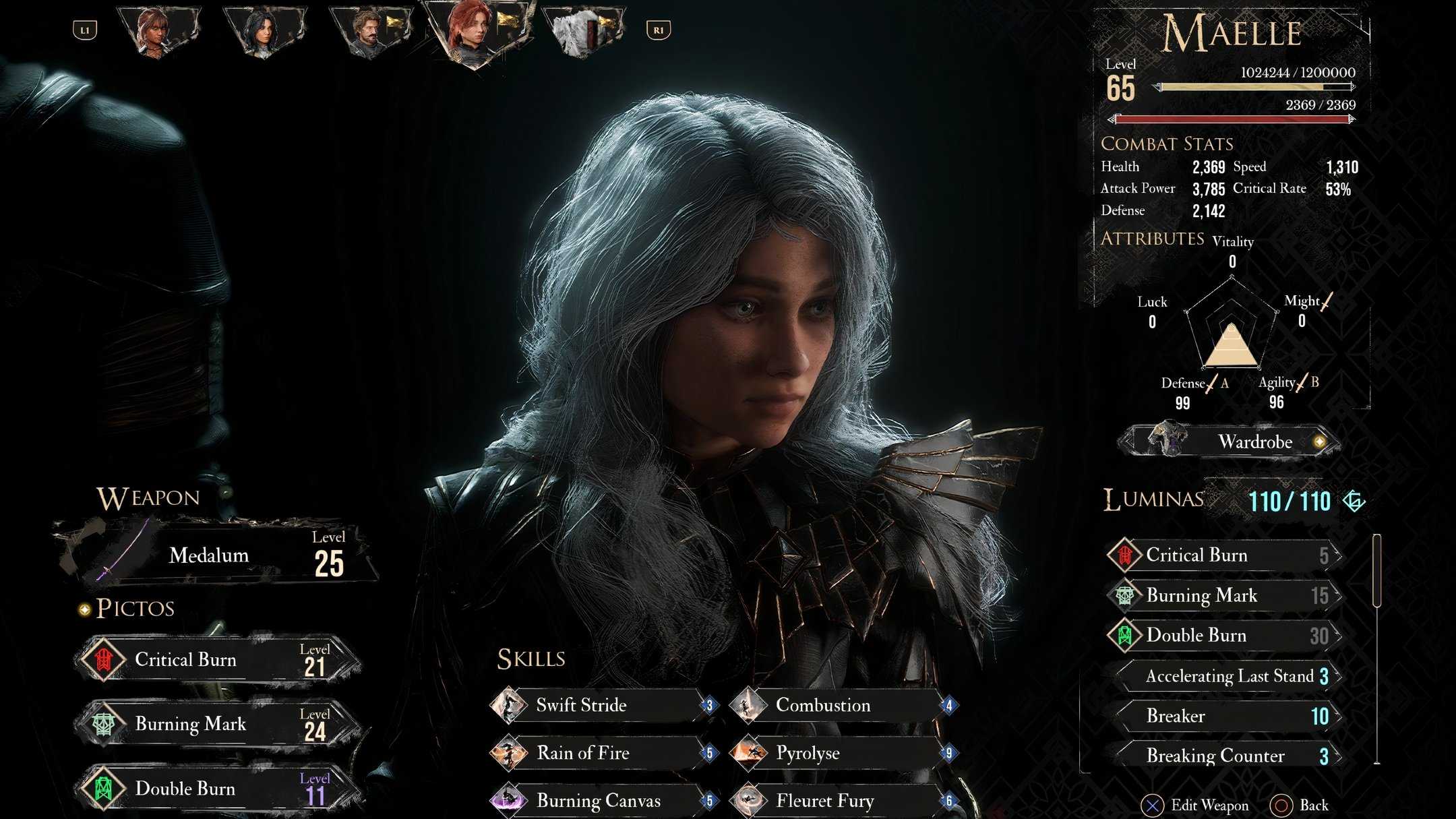Select the Double Burn picto icon
This screenshot has height=819, width=1456.
coord(104,787)
